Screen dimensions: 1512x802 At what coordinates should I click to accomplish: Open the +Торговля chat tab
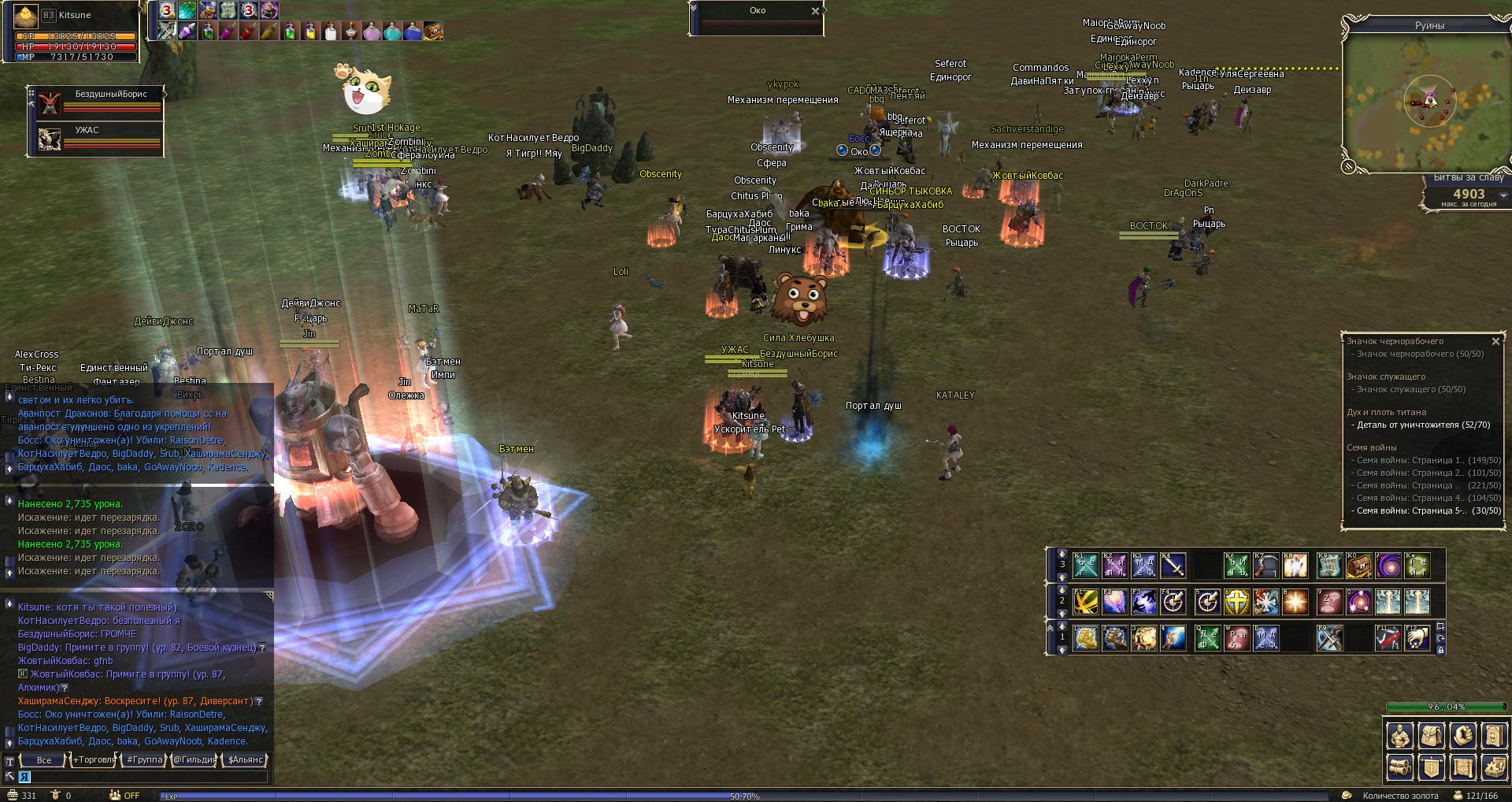[94, 760]
